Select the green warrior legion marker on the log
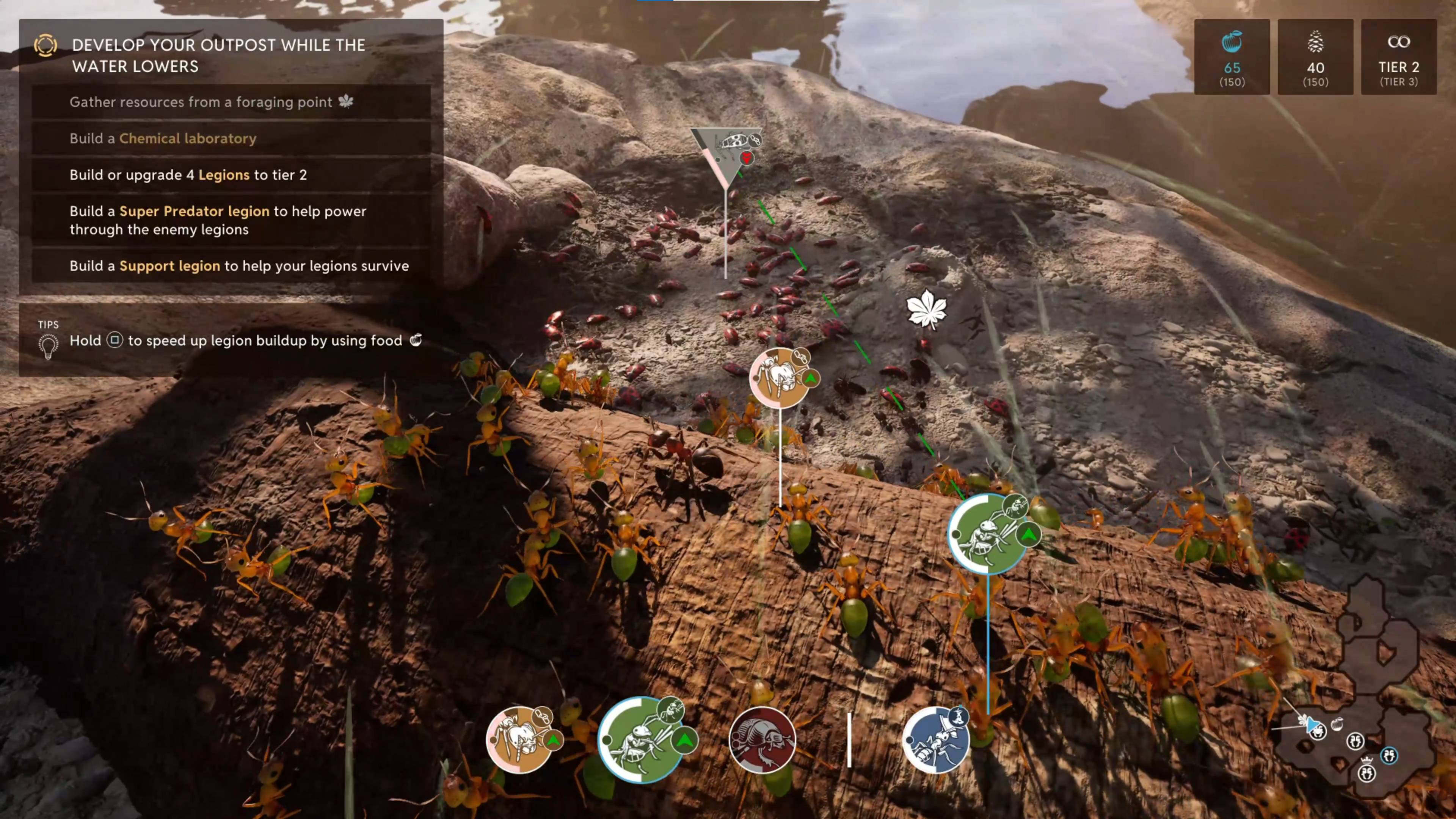This screenshot has width=1456, height=819. click(x=988, y=534)
